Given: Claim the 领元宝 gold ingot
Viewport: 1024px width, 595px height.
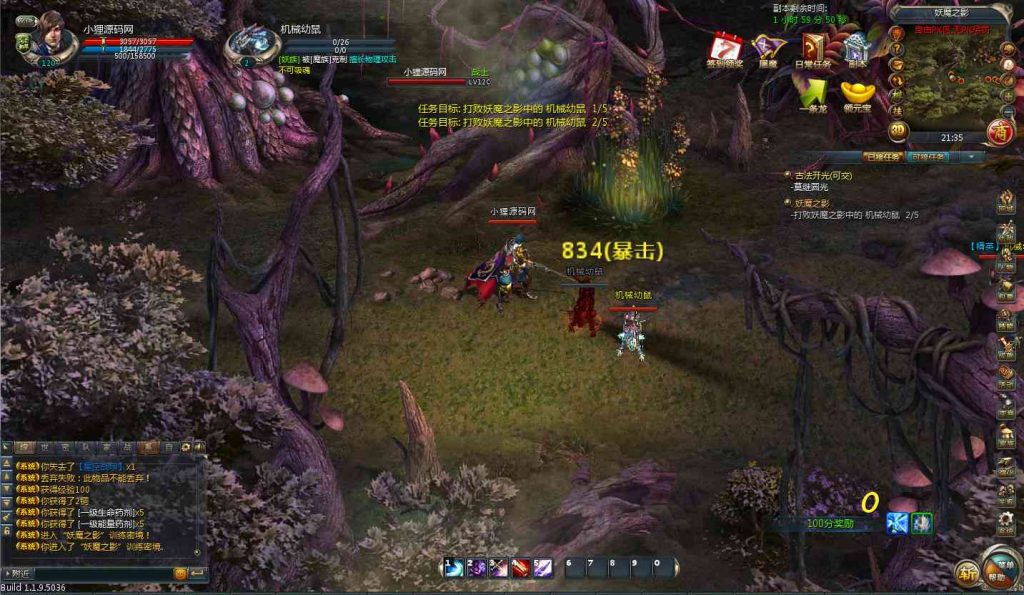Looking at the screenshot, I should click(x=857, y=92).
